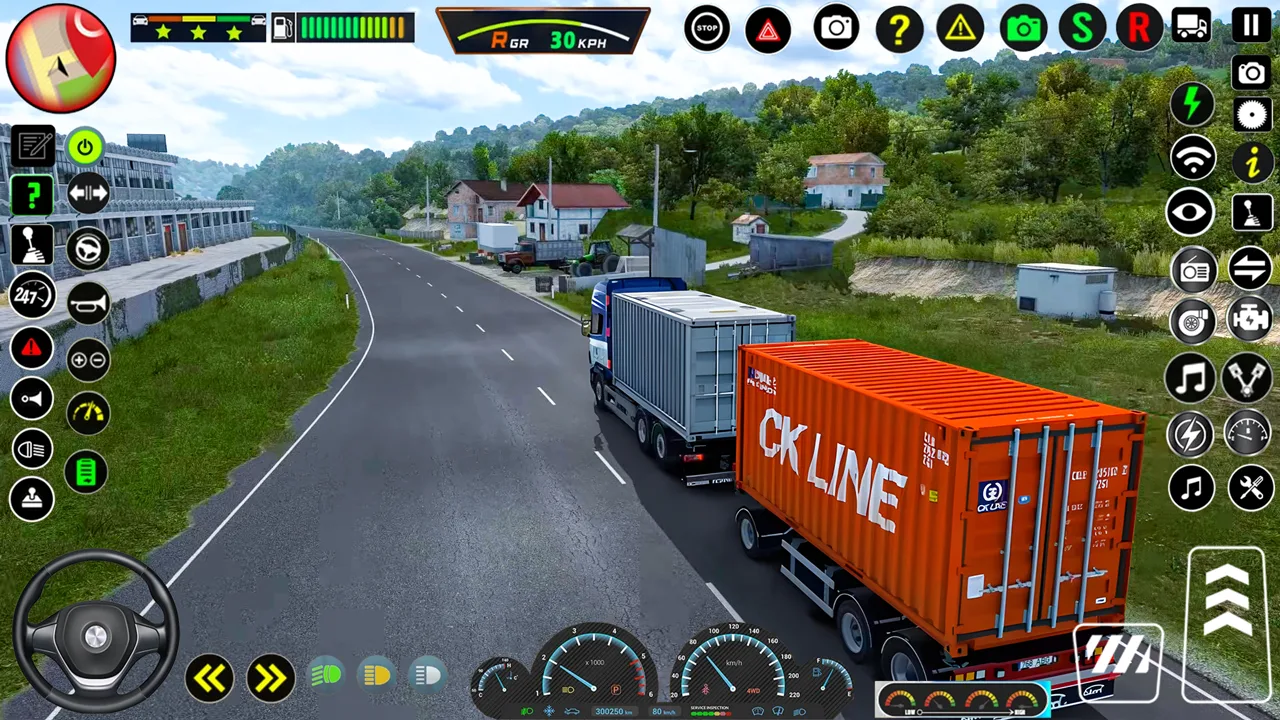The image size is (1280, 720).
Task: Toggle the eye view button
Action: [1190, 213]
